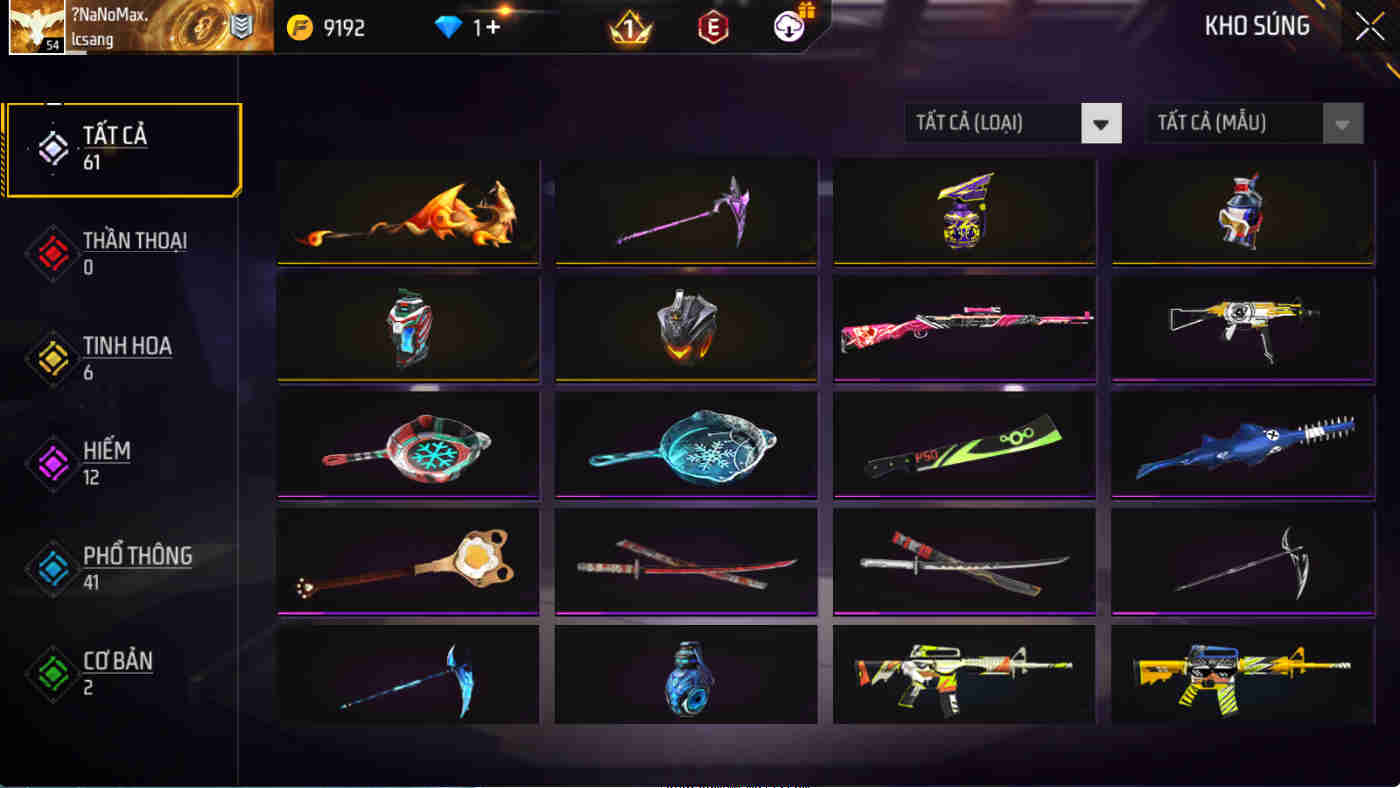
Task: Open the TẤT CẢ (MẪU) filter dropdown
Action: pyautogui.click(x=1253, y=122)
